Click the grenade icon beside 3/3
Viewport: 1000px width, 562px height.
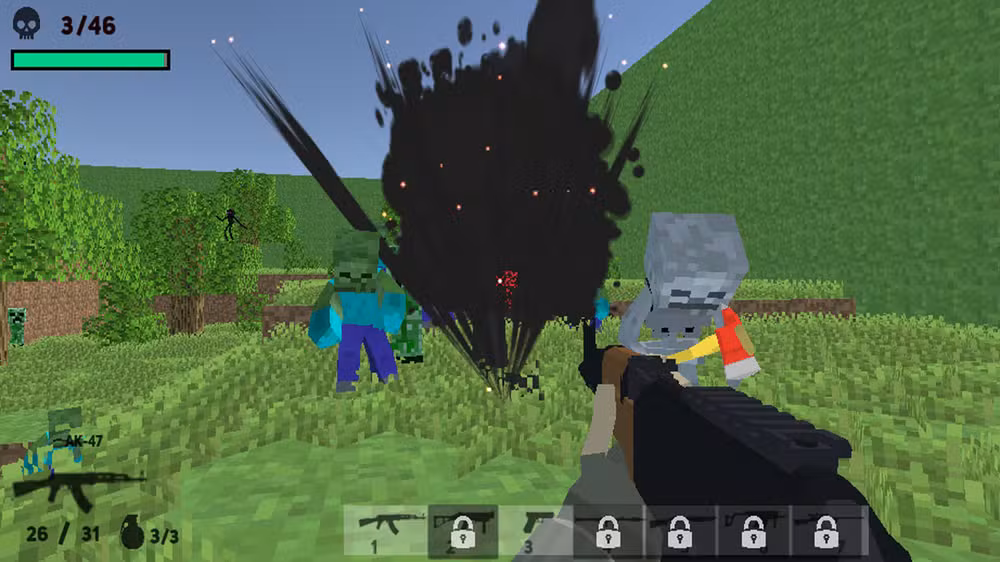[132, 533]
